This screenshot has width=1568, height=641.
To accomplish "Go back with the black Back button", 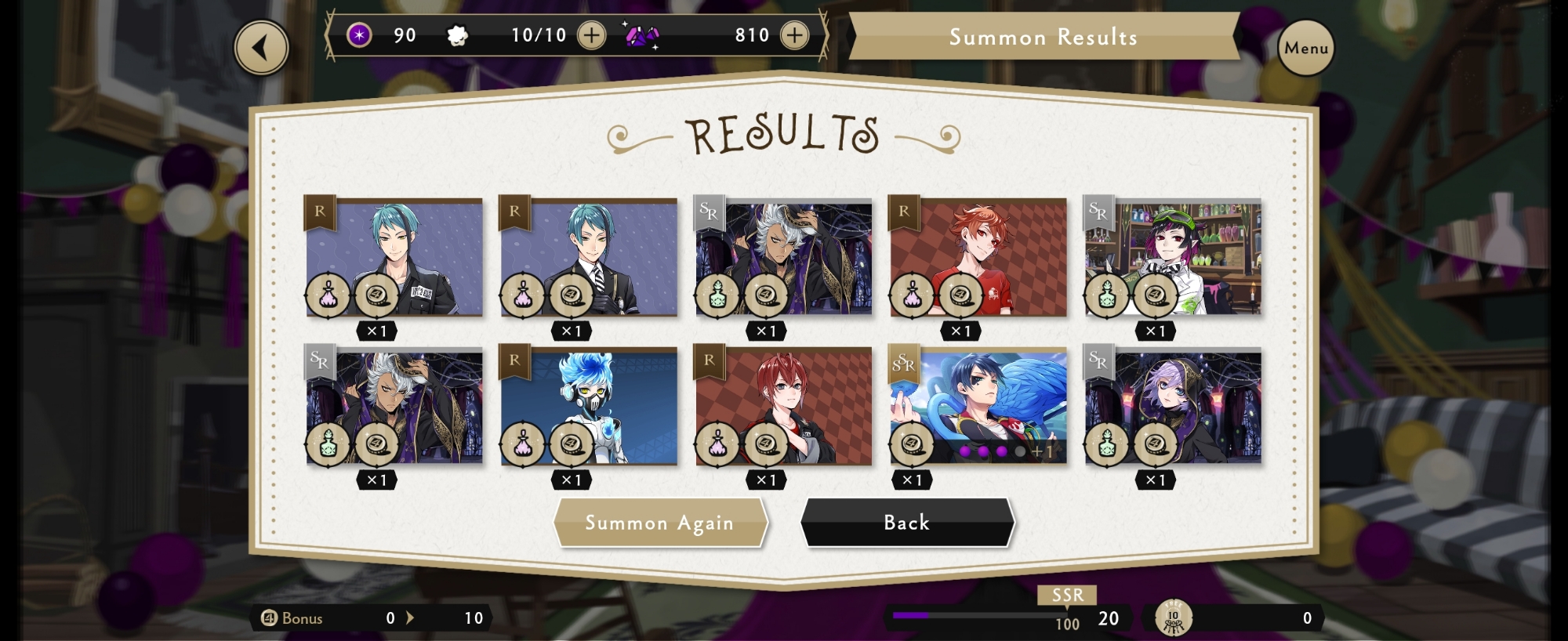I will (x=906, y=523).
